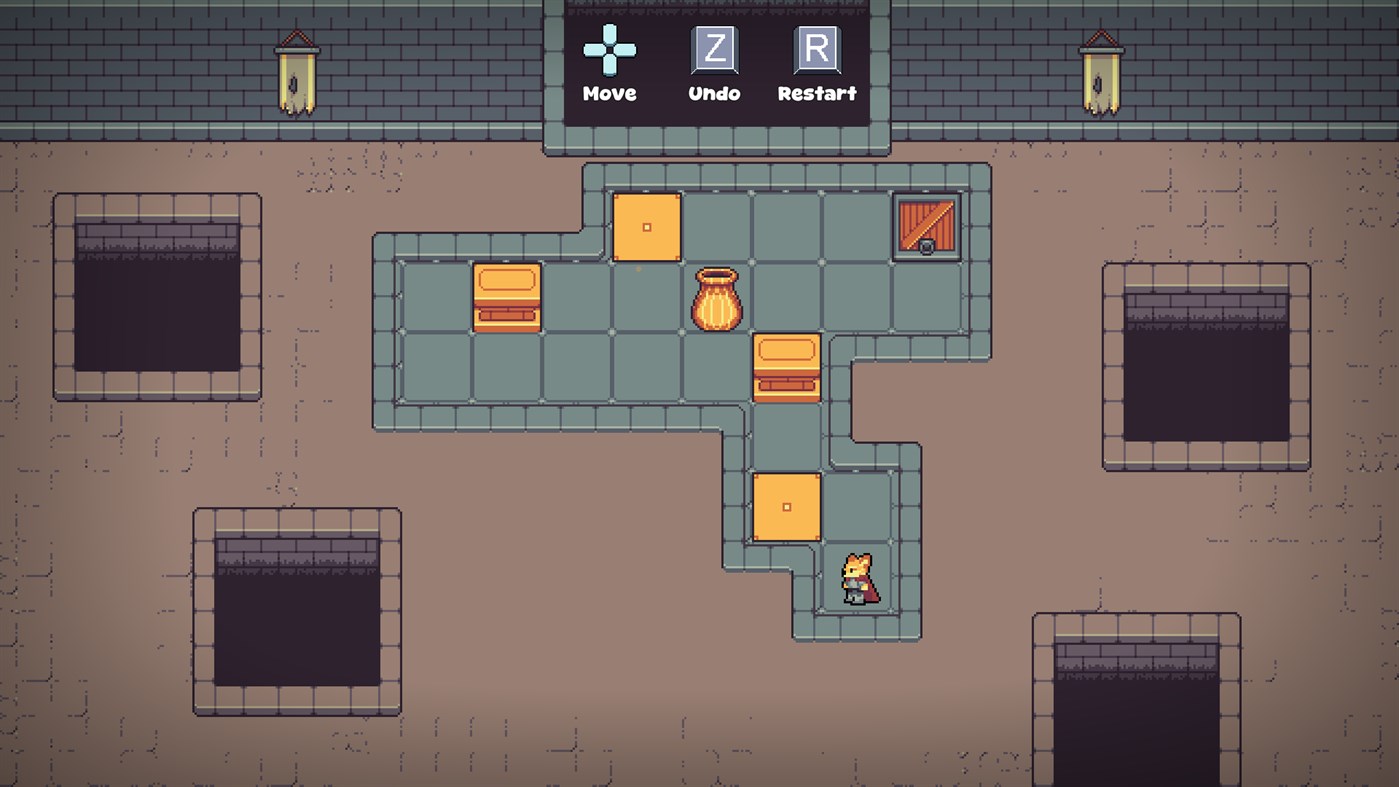Toggle the upper-left orange goal tile
Viewport: 1399px width, 787px height.
(647, 227)
